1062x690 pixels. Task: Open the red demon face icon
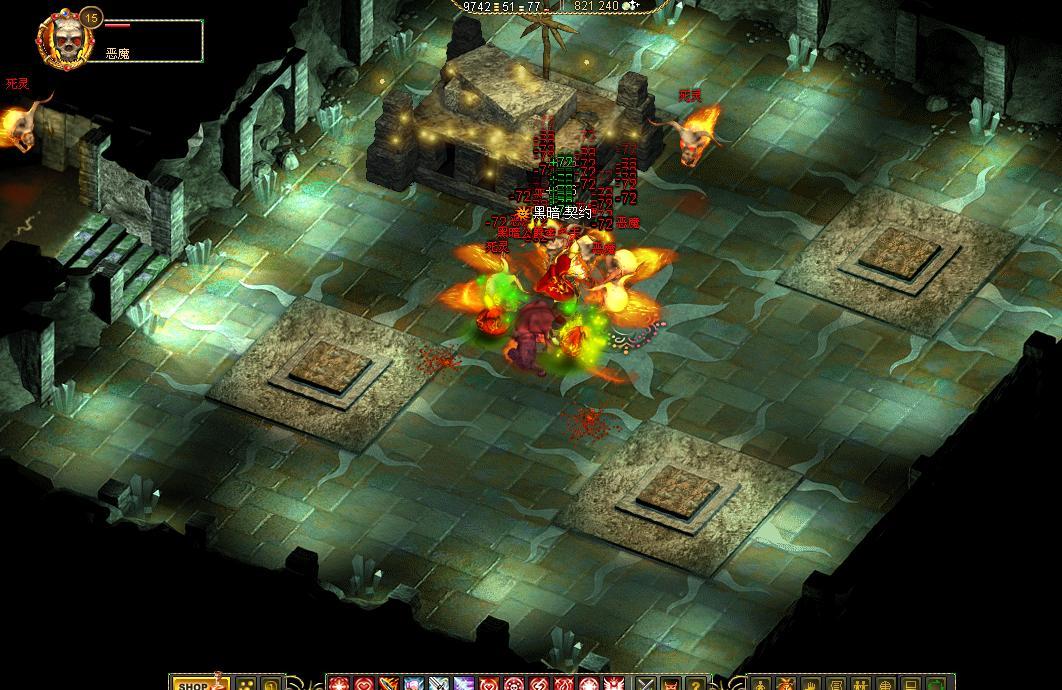pyautogui.click(x=670, y=685)
